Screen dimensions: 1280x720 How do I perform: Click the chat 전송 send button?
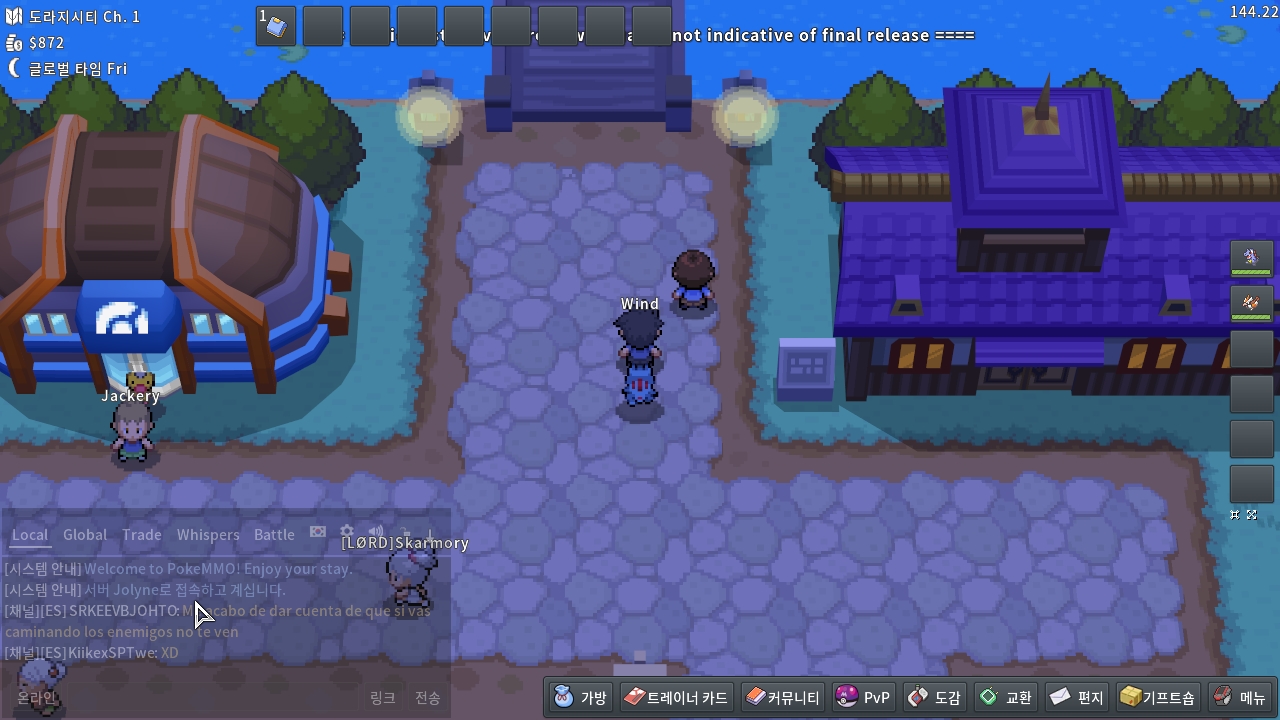tap(428, 698)
